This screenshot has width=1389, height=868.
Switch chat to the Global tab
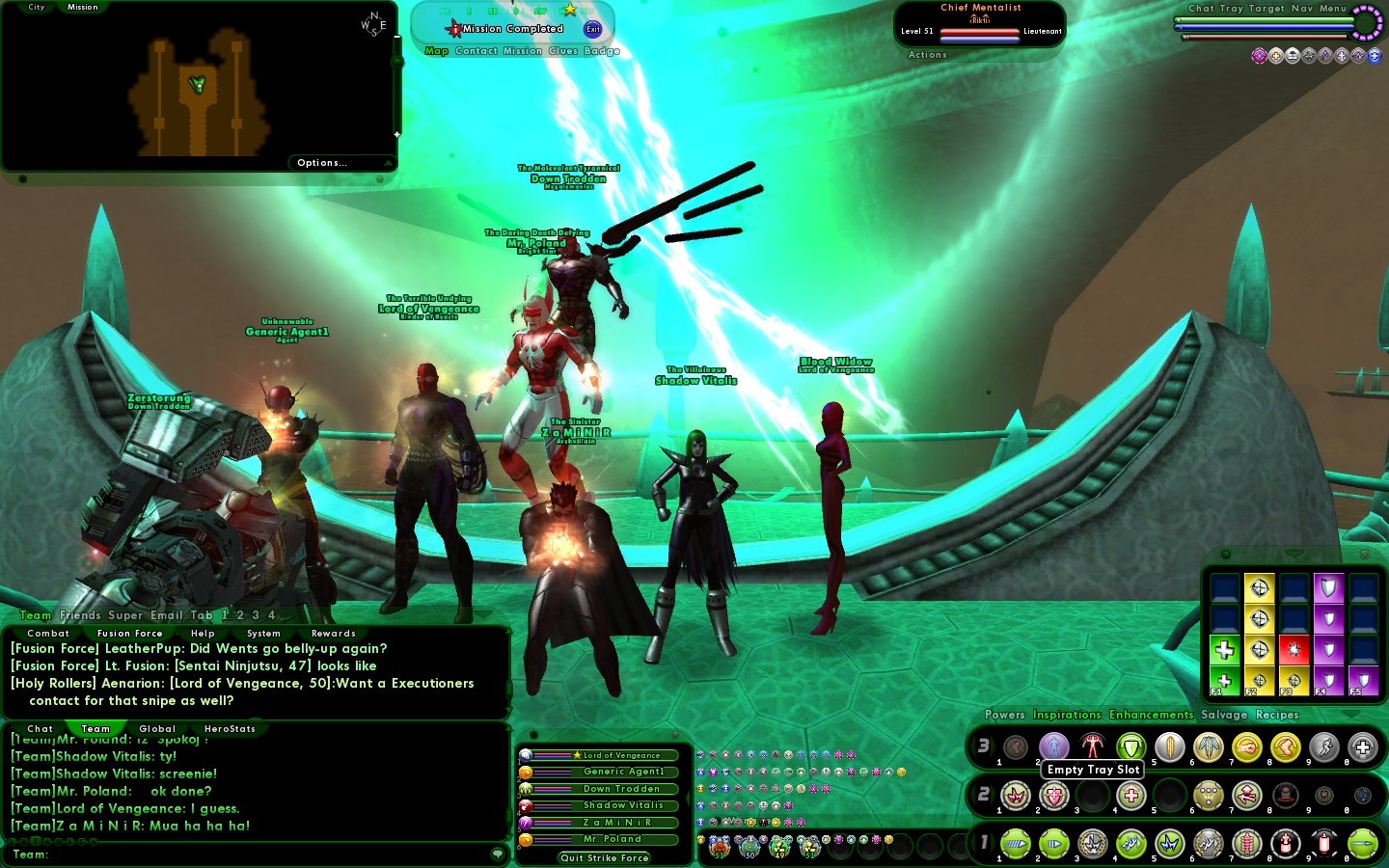pos(157,729)
